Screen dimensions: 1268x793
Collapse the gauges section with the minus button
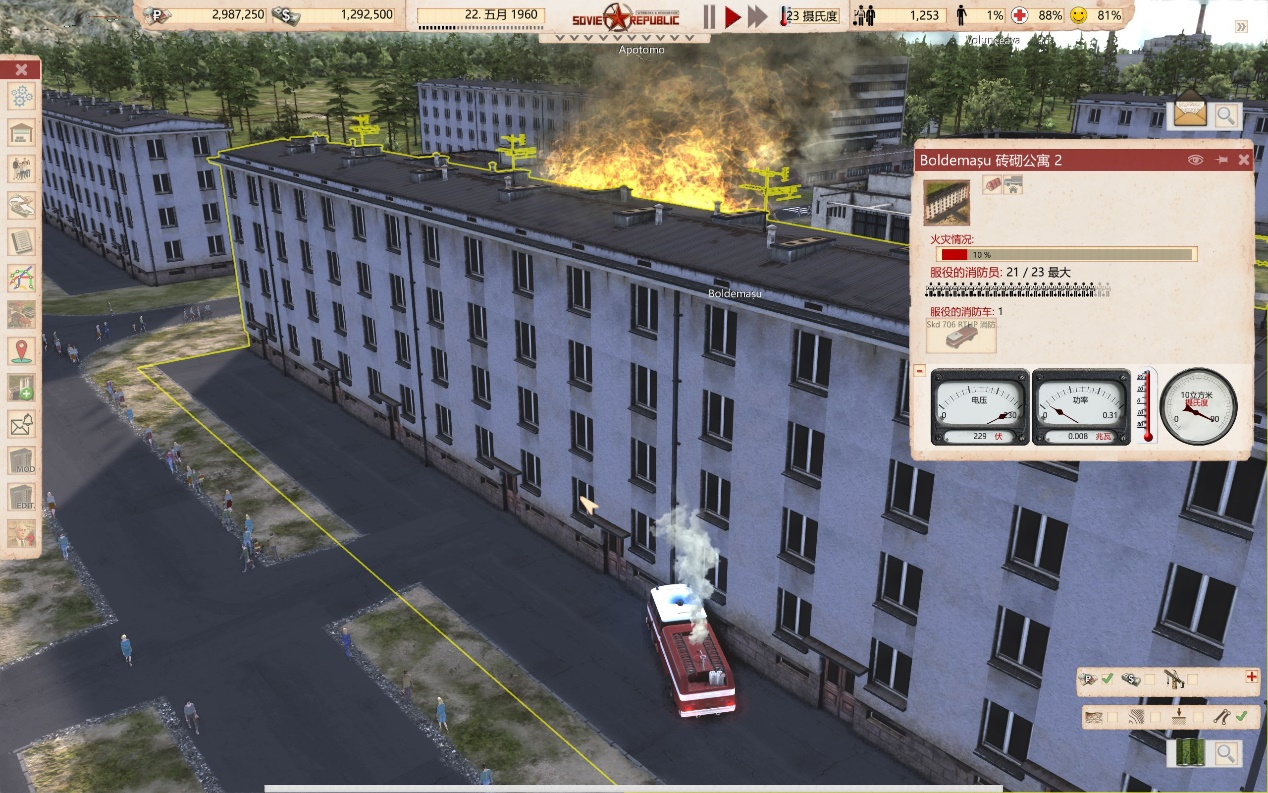pyautogui.click(x=919, y=371)
